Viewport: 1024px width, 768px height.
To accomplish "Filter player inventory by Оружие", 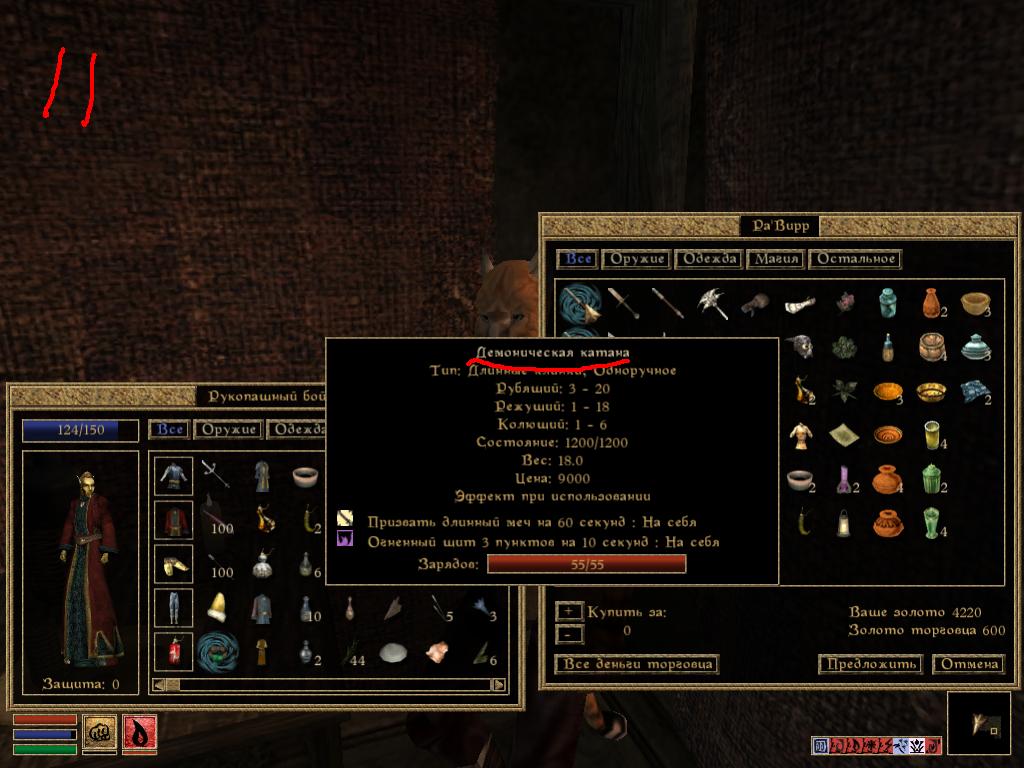I will point(227,429).
